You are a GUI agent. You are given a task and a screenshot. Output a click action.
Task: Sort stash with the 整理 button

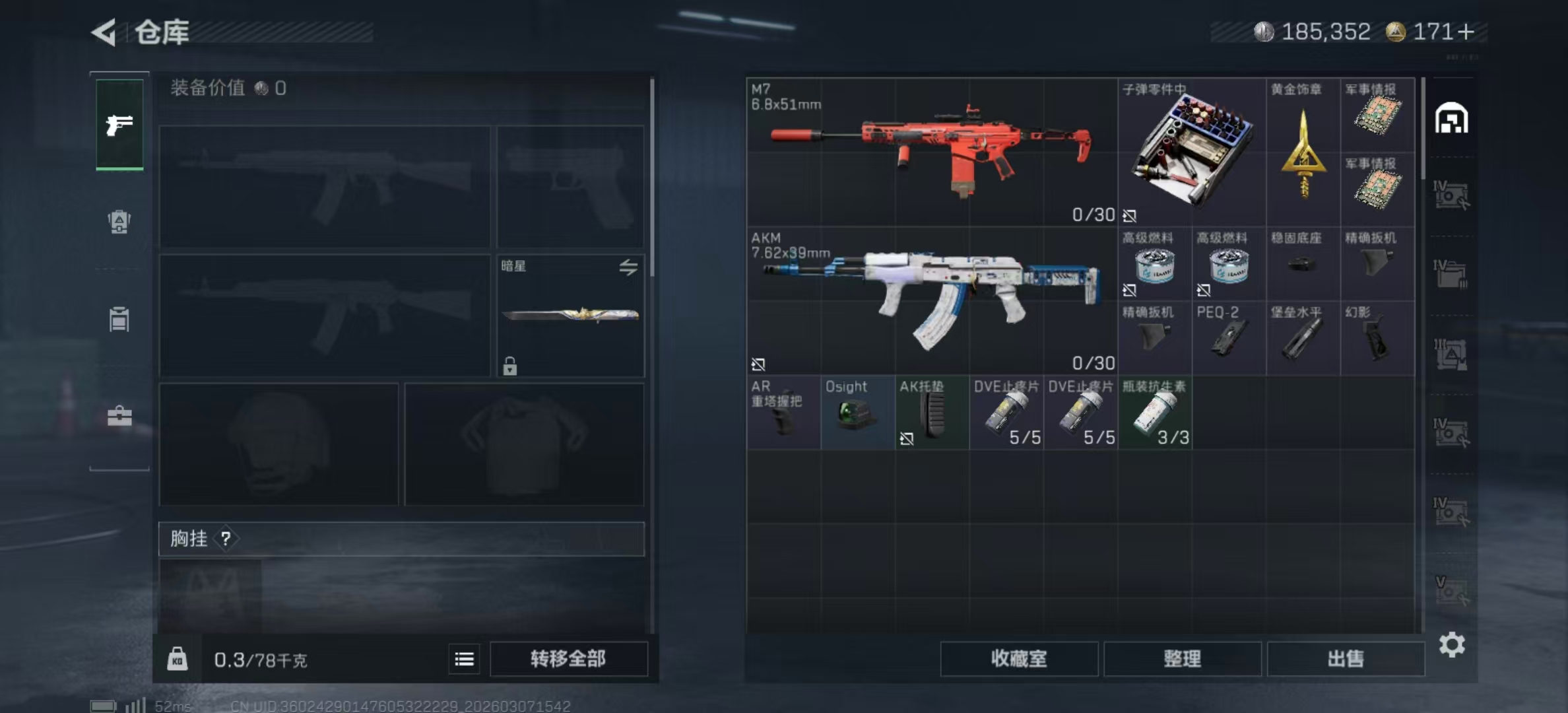(x=1182, y=658)
